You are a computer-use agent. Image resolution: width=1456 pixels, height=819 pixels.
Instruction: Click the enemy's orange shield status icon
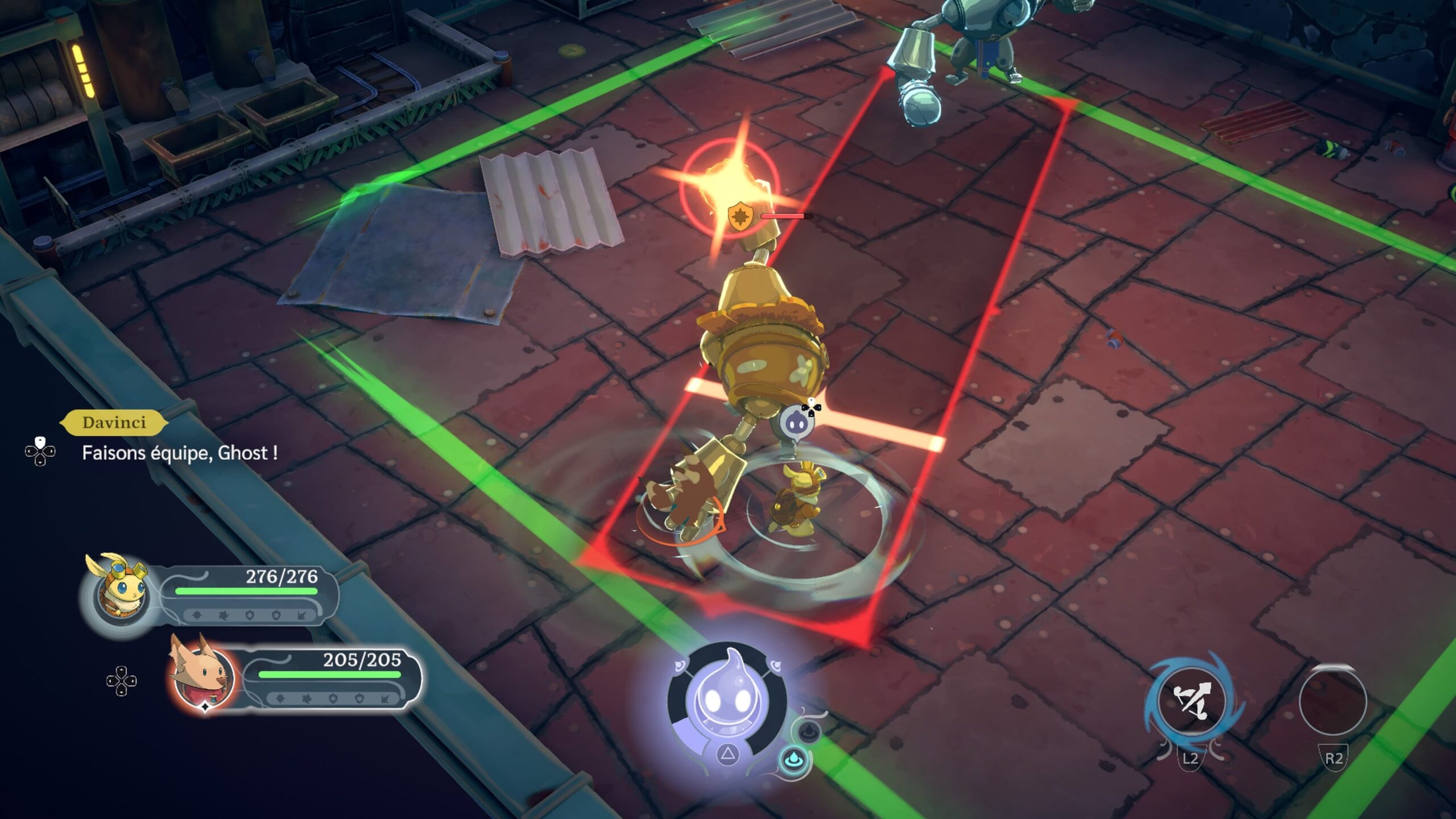coord(741,217)
